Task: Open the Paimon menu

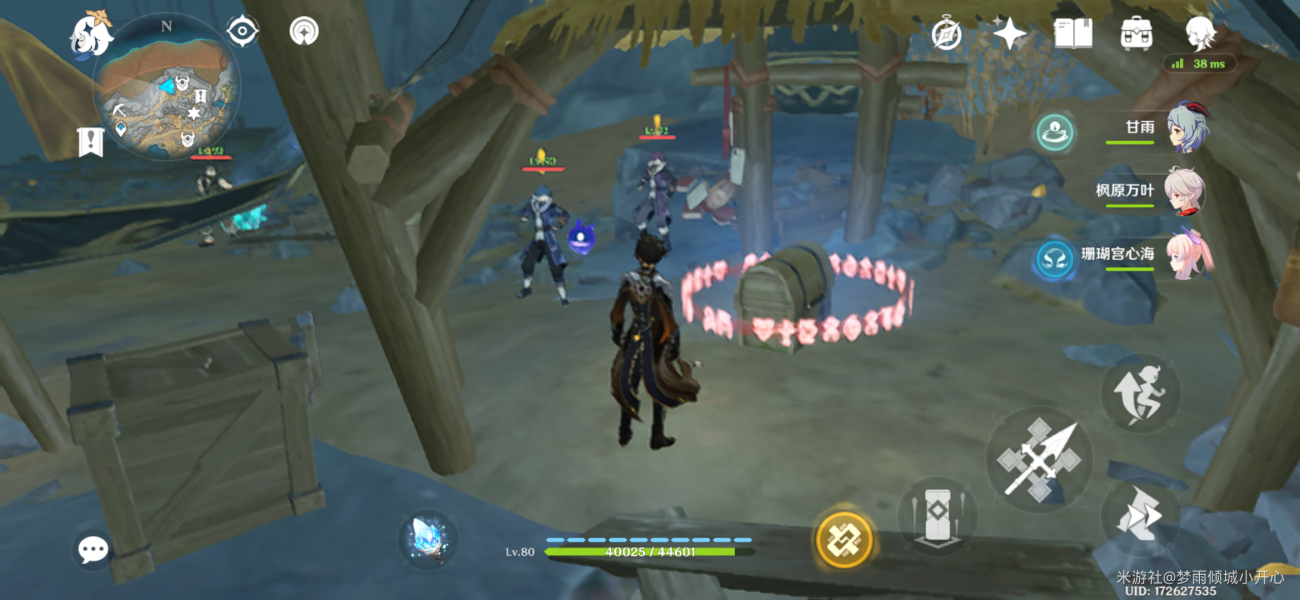Action: 90,34
